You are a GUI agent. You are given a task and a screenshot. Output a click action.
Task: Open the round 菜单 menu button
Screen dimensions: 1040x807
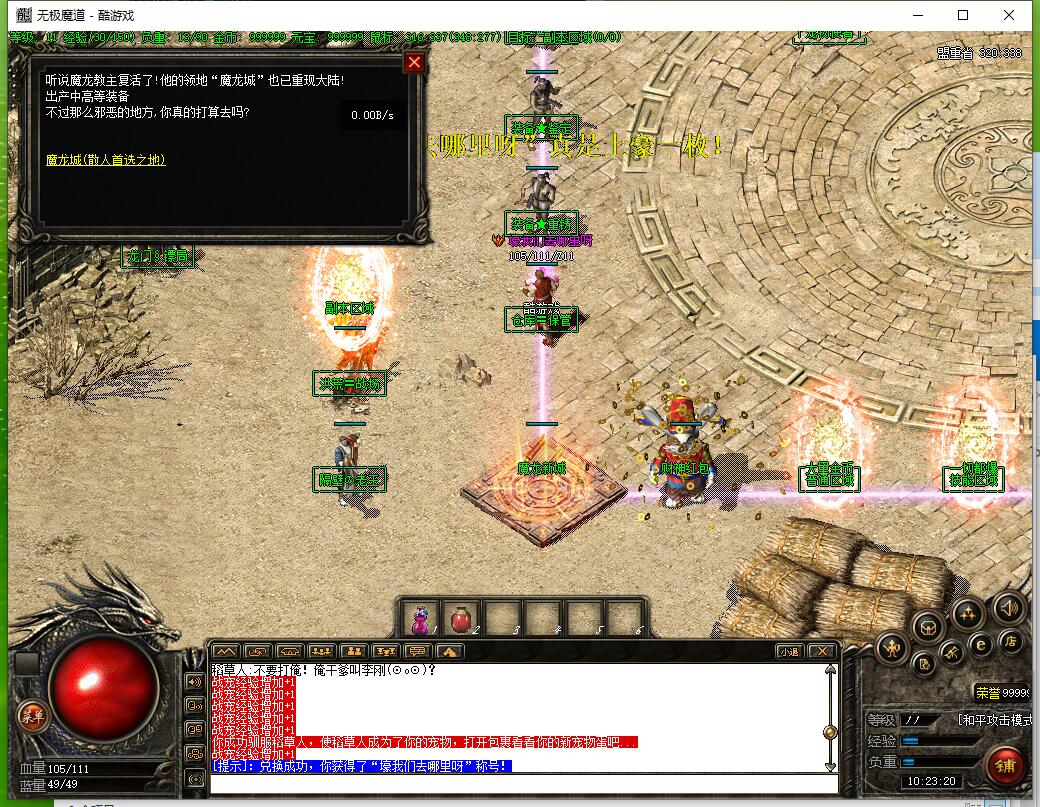click(x=33, y=715)
